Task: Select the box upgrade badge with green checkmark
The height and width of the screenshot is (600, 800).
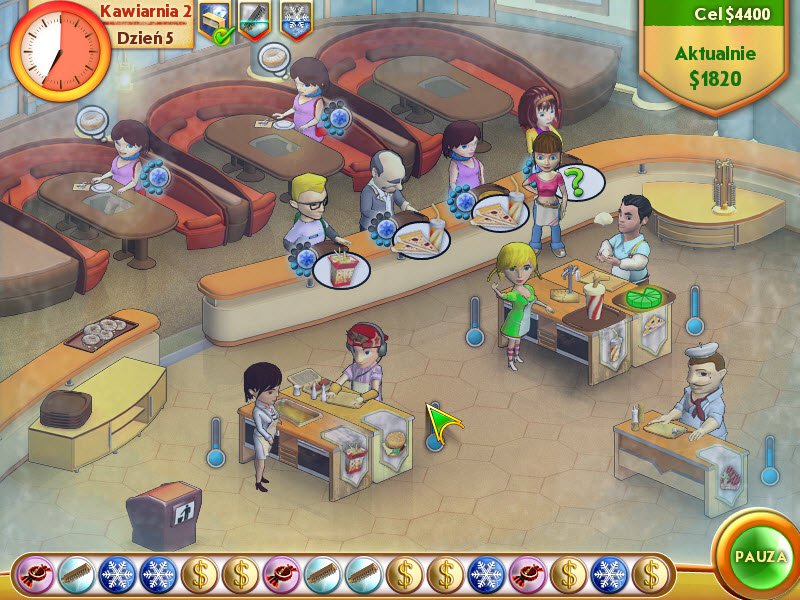Action: point(215,22)
